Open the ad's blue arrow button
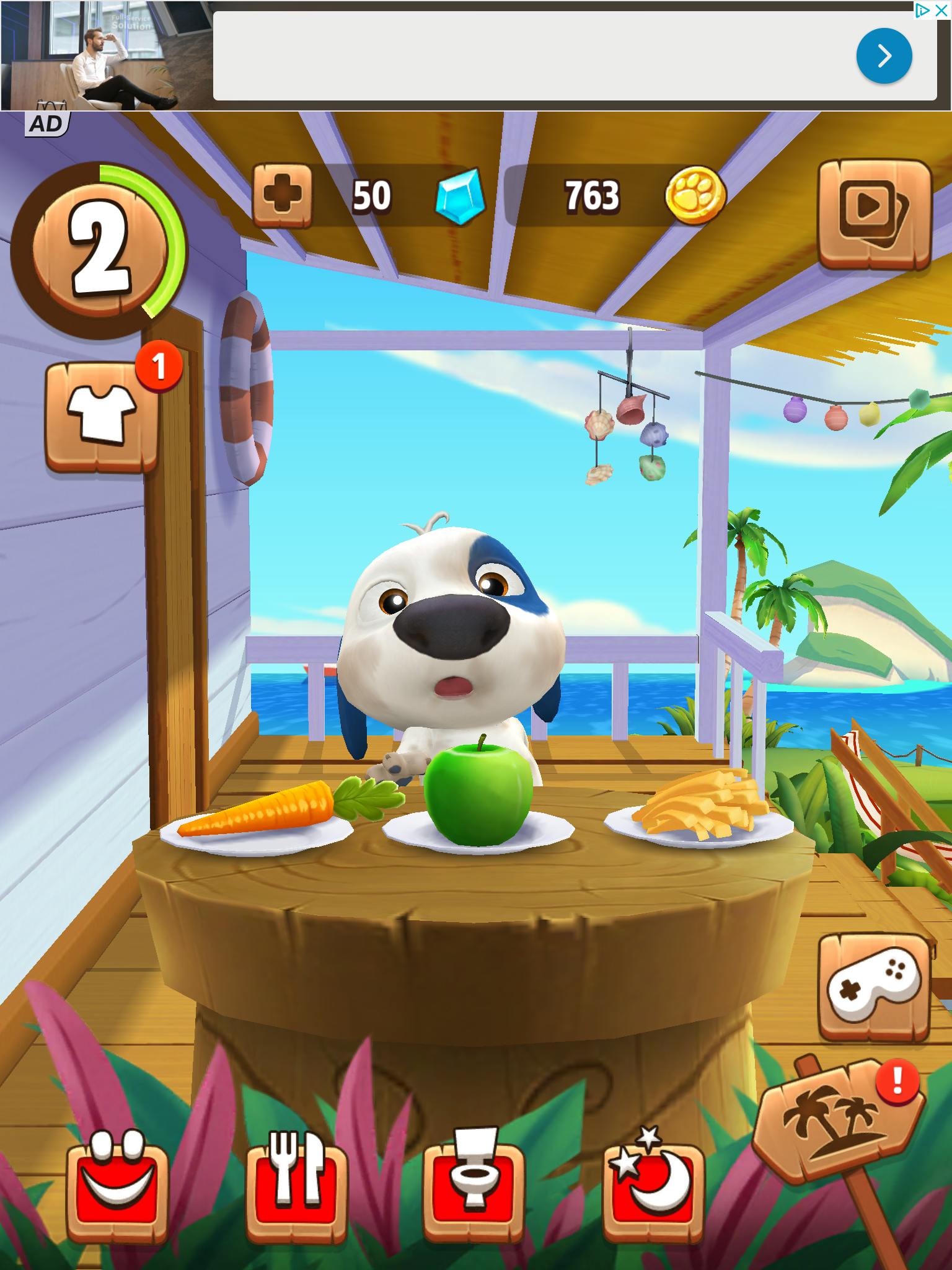This screenshot has width=952, height=1270. pos(884,56)
